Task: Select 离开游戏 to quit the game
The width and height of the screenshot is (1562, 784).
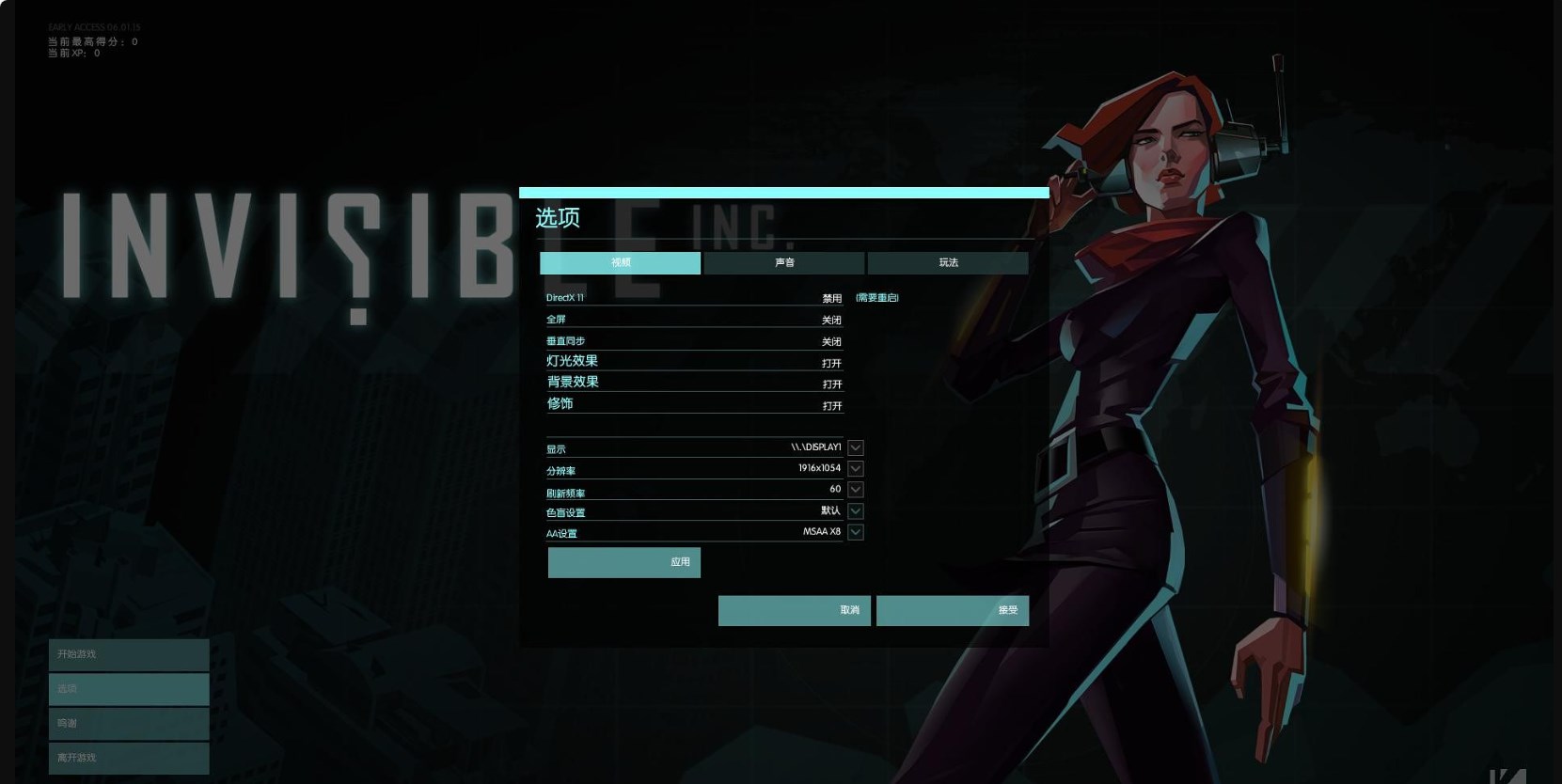Action: point(129,758)
